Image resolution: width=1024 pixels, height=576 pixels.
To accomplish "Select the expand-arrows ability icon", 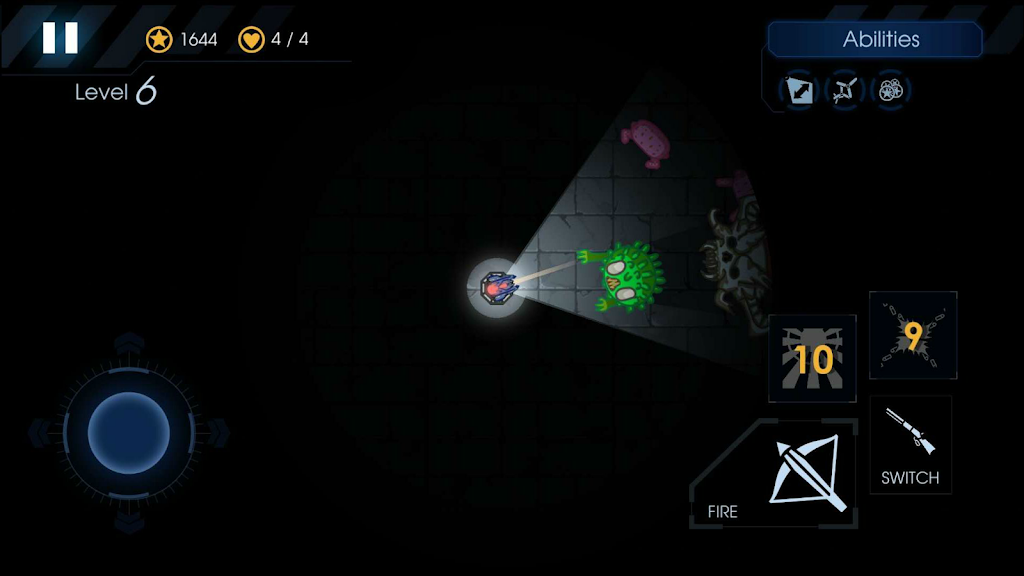I will (799, 91).
